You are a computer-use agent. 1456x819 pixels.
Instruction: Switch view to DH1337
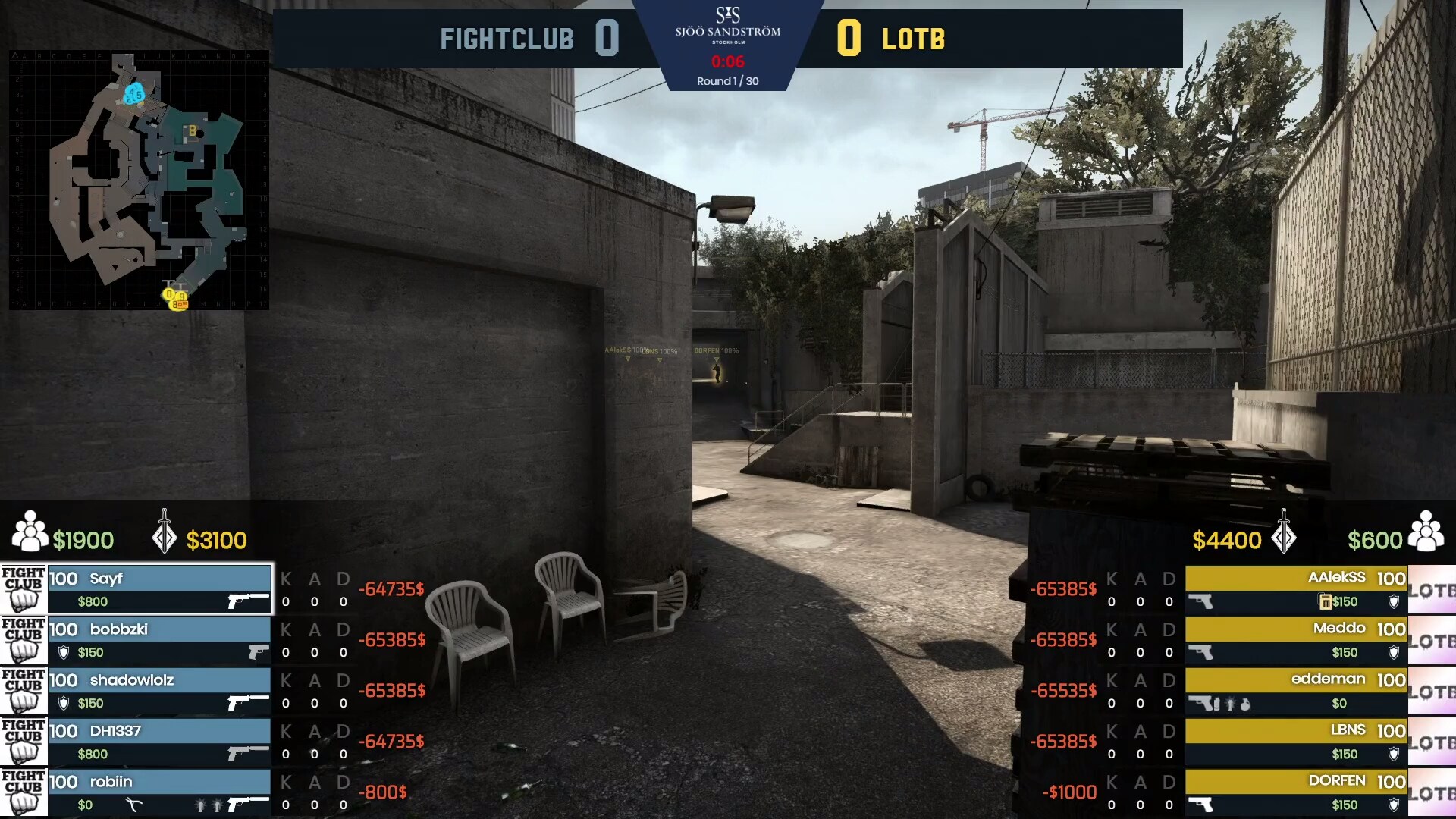point(159,742)
